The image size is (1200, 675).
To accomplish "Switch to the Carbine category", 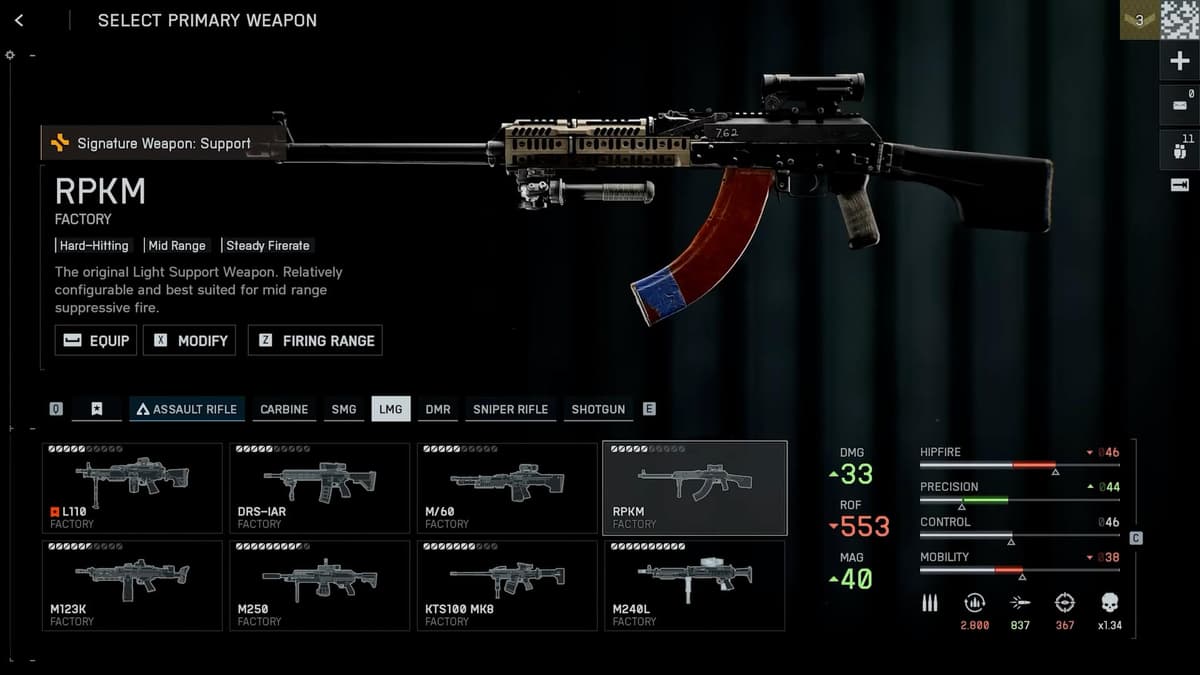I will 284,409.
